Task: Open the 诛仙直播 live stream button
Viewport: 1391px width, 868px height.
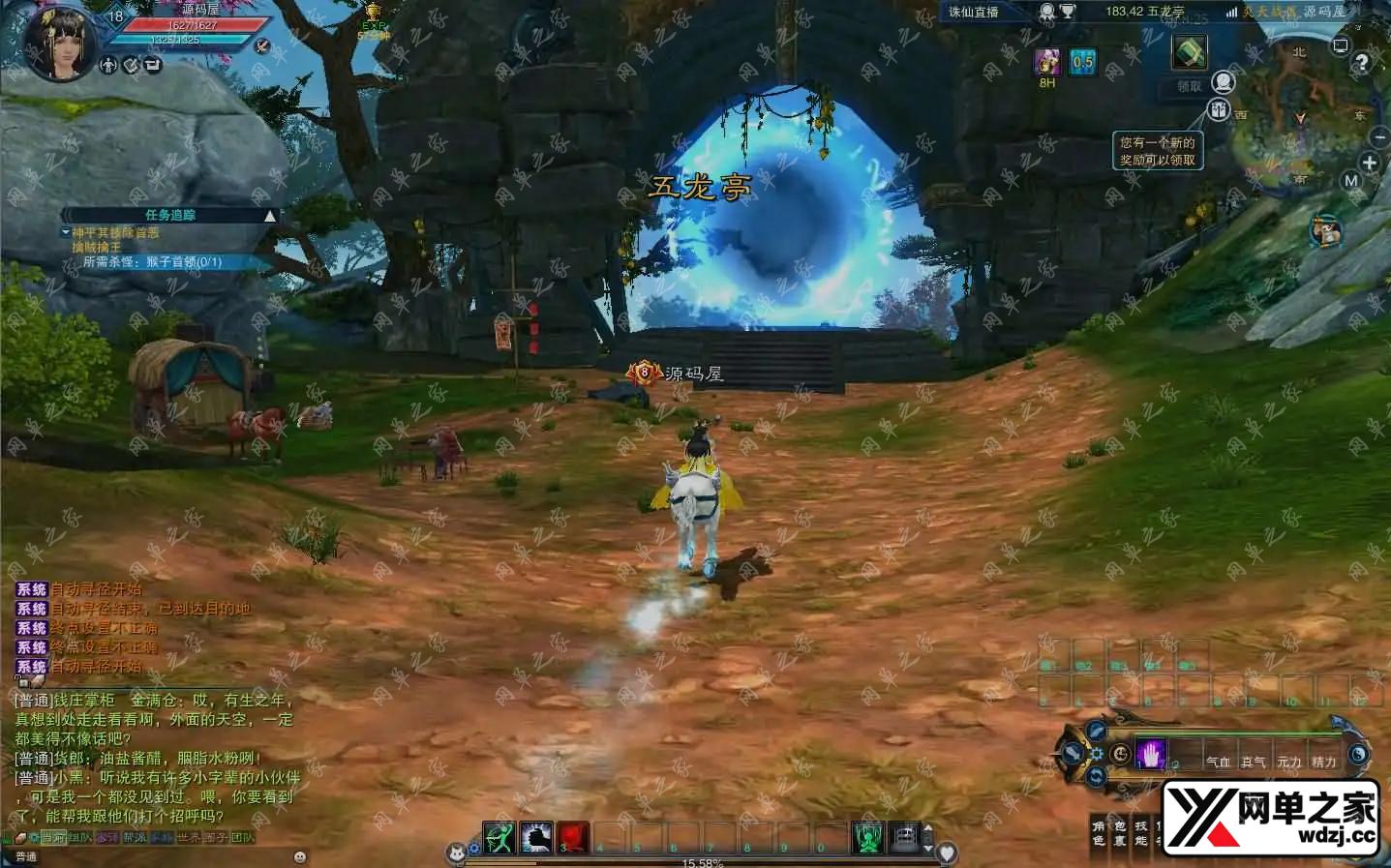Action: 974,12
